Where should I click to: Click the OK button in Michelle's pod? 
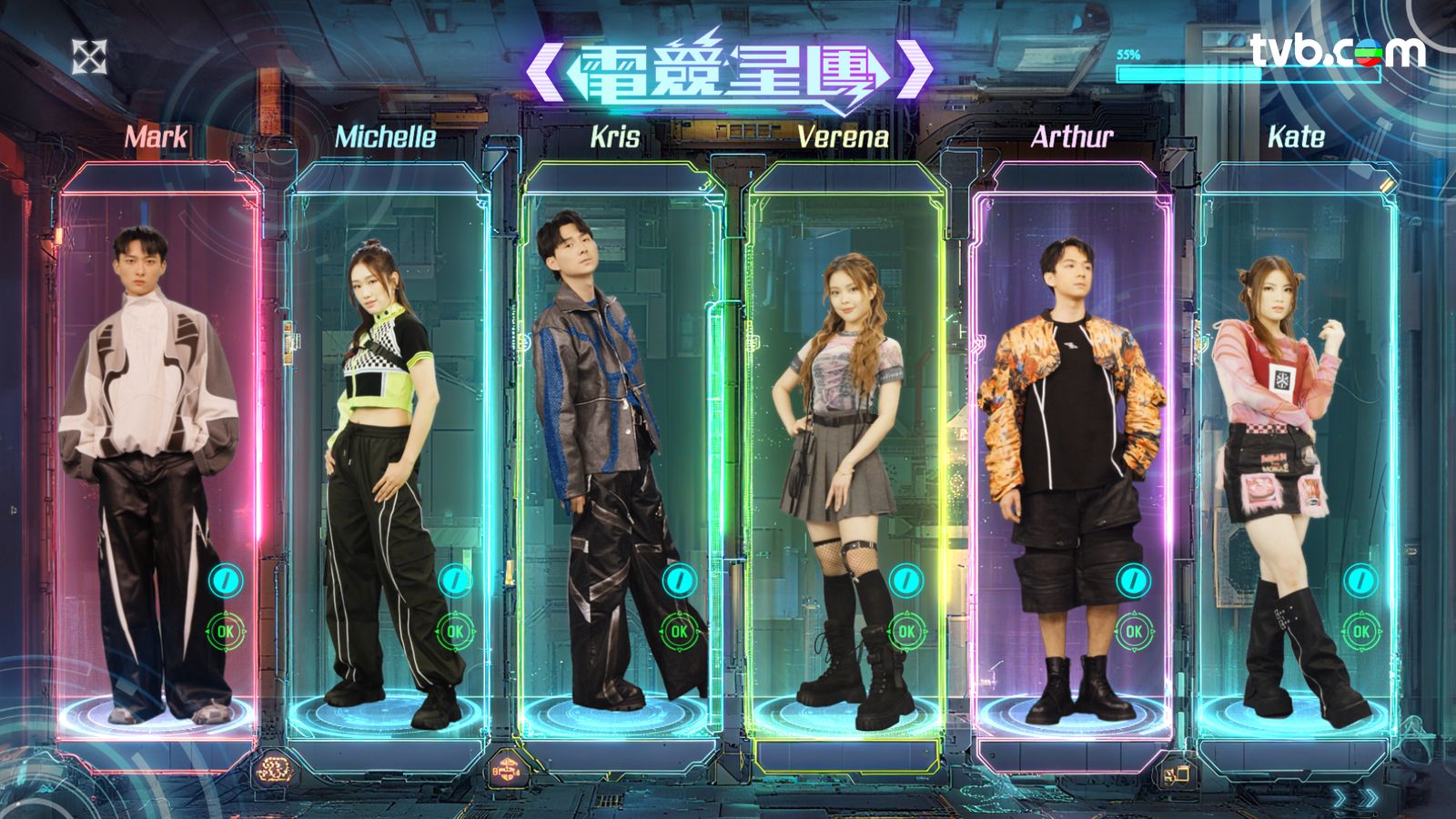point(455,631)
